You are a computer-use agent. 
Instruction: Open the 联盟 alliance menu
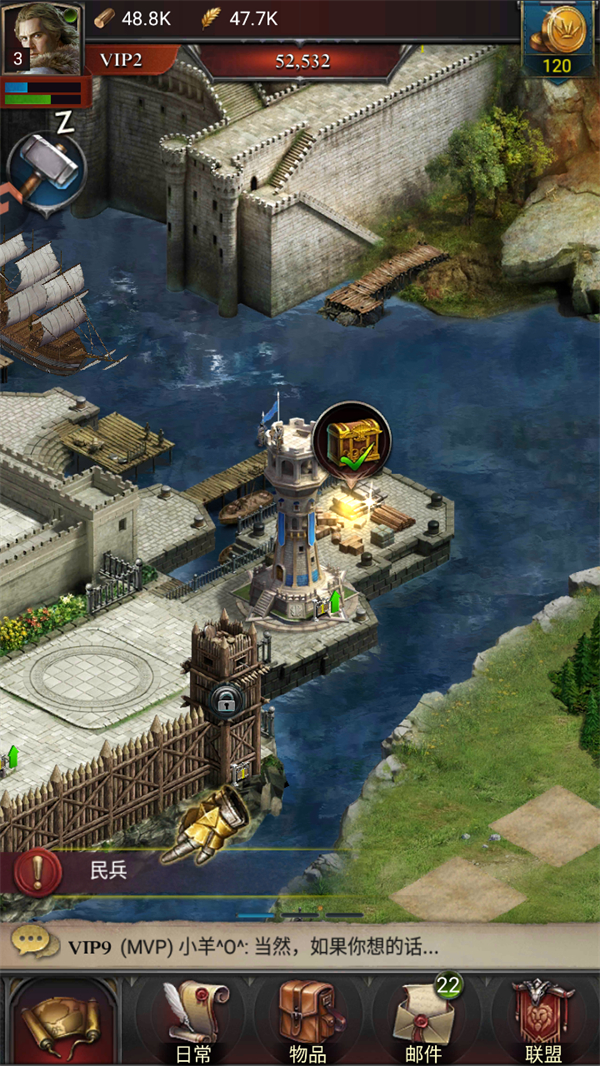point(542,1020)
